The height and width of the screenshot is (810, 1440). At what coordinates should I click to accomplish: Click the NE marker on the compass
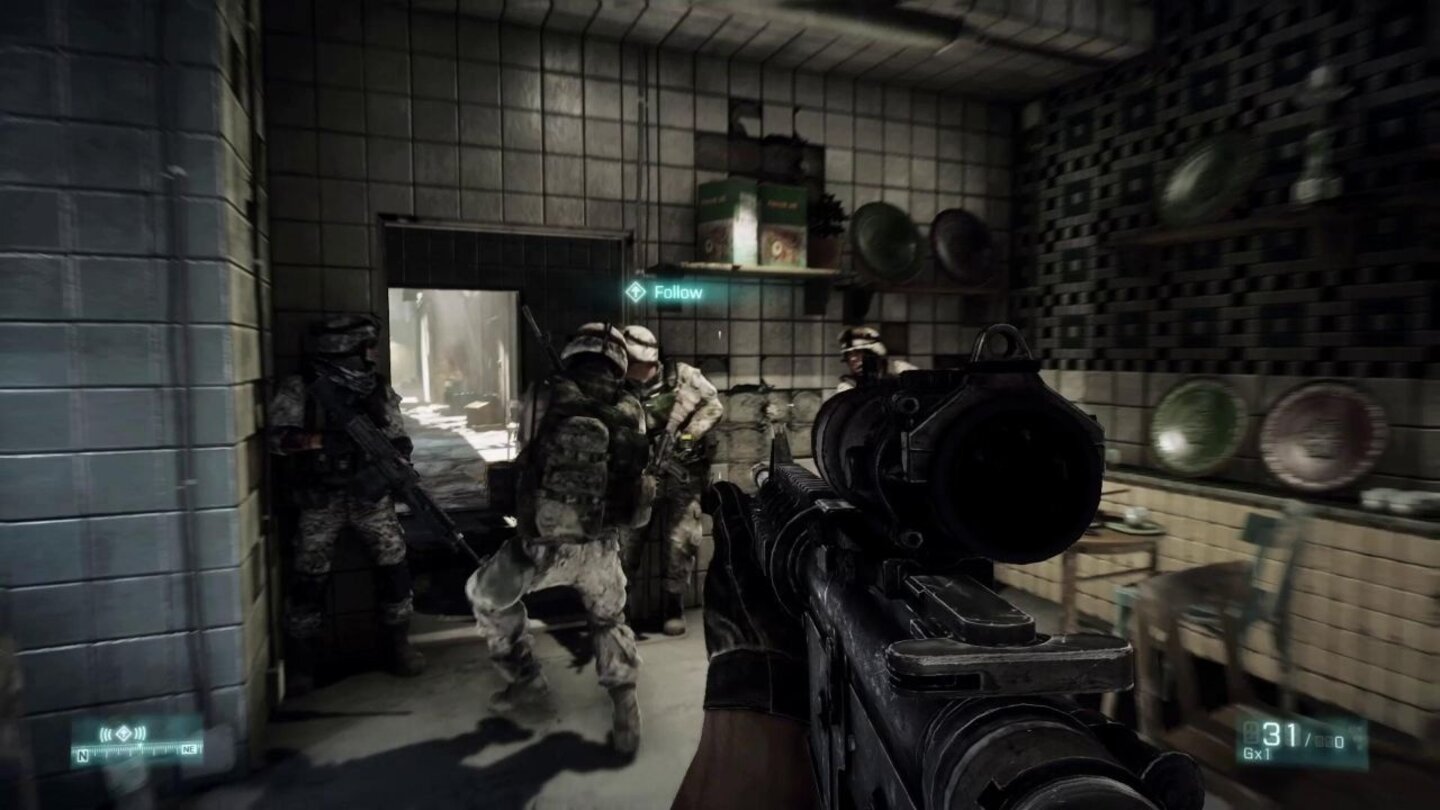[x=190, y=748]
